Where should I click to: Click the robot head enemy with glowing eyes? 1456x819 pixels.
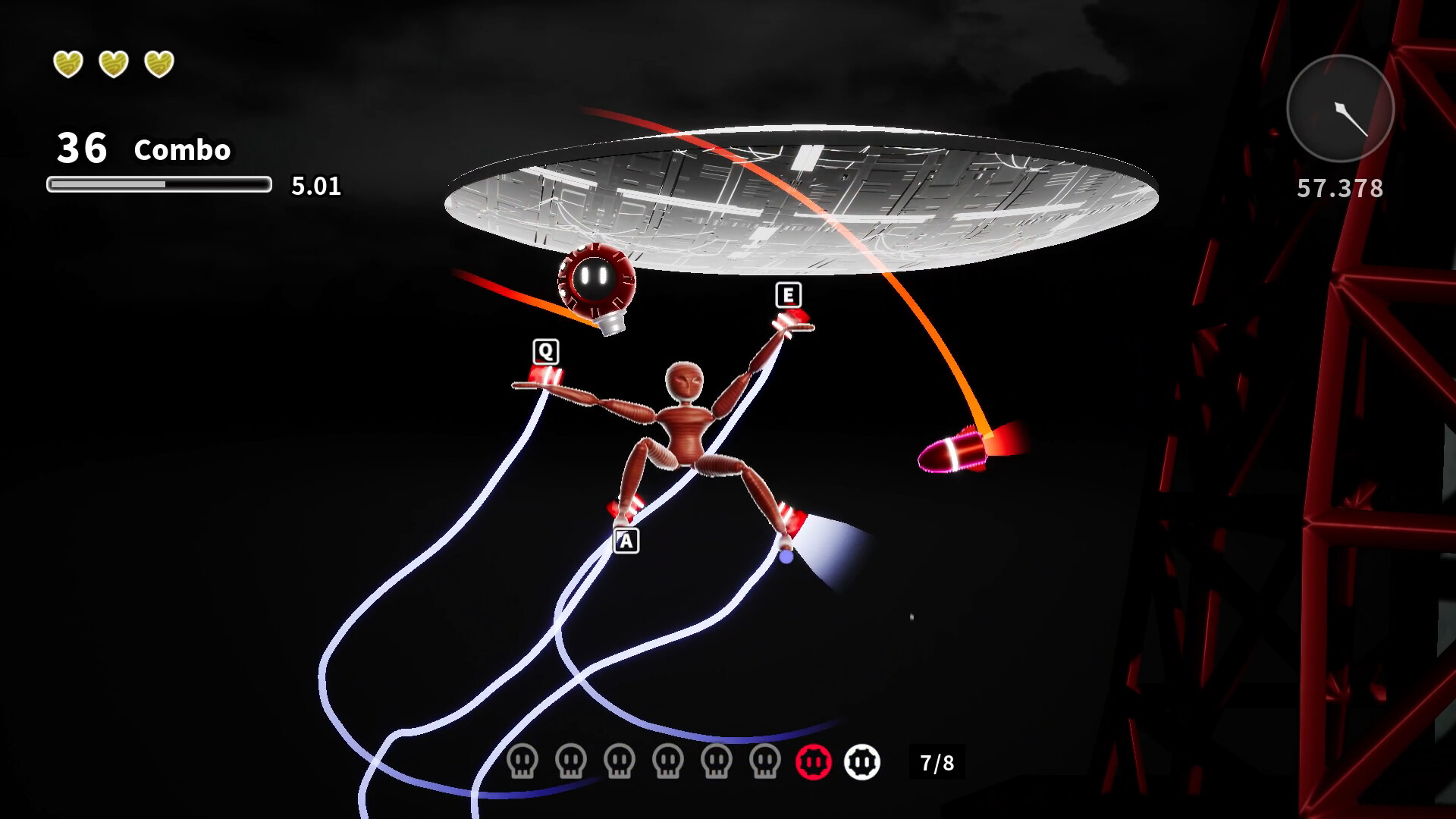[x=596, y=281]
